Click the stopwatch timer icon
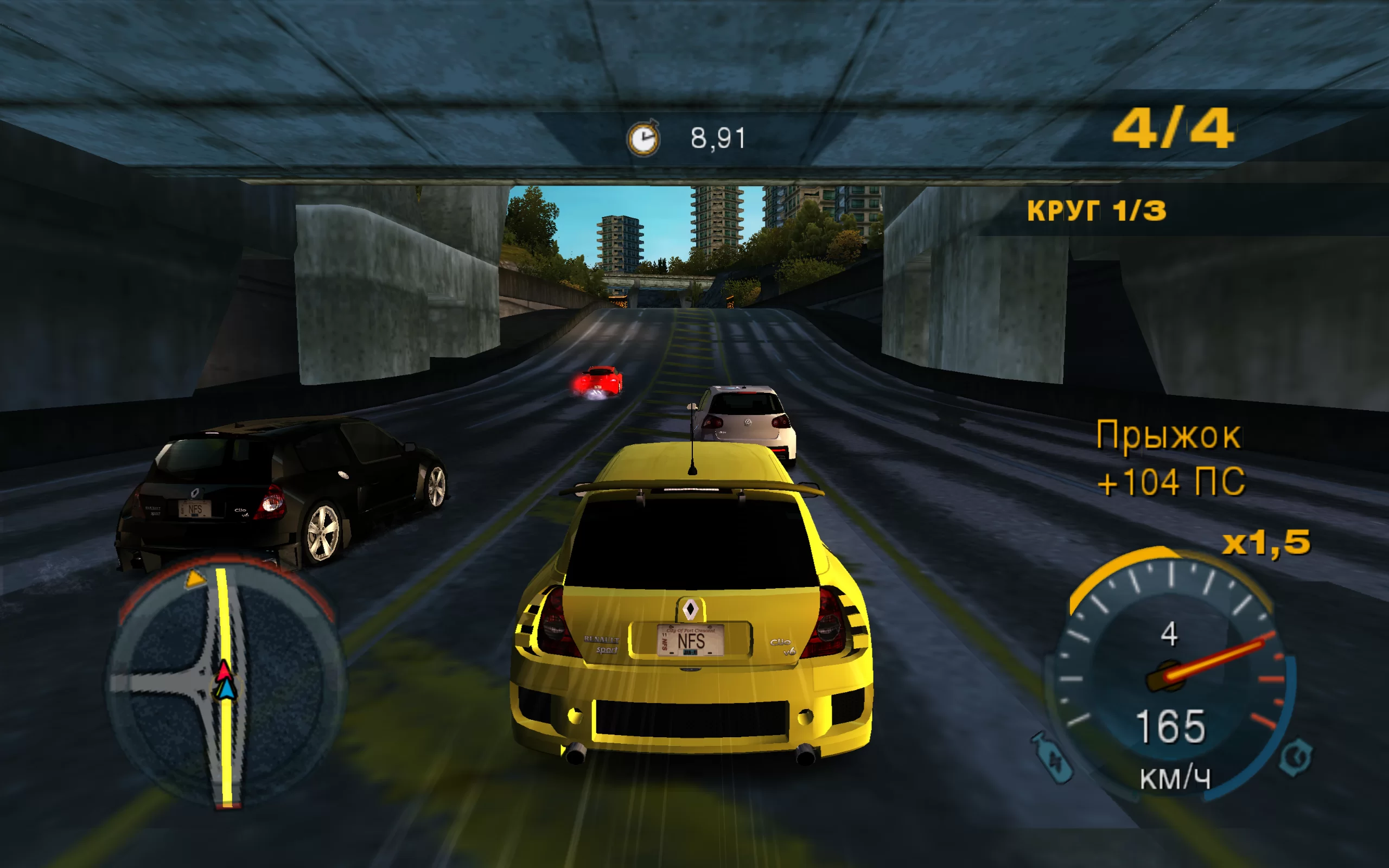This screenshot has width=1389, height=868. pos(643,138)
